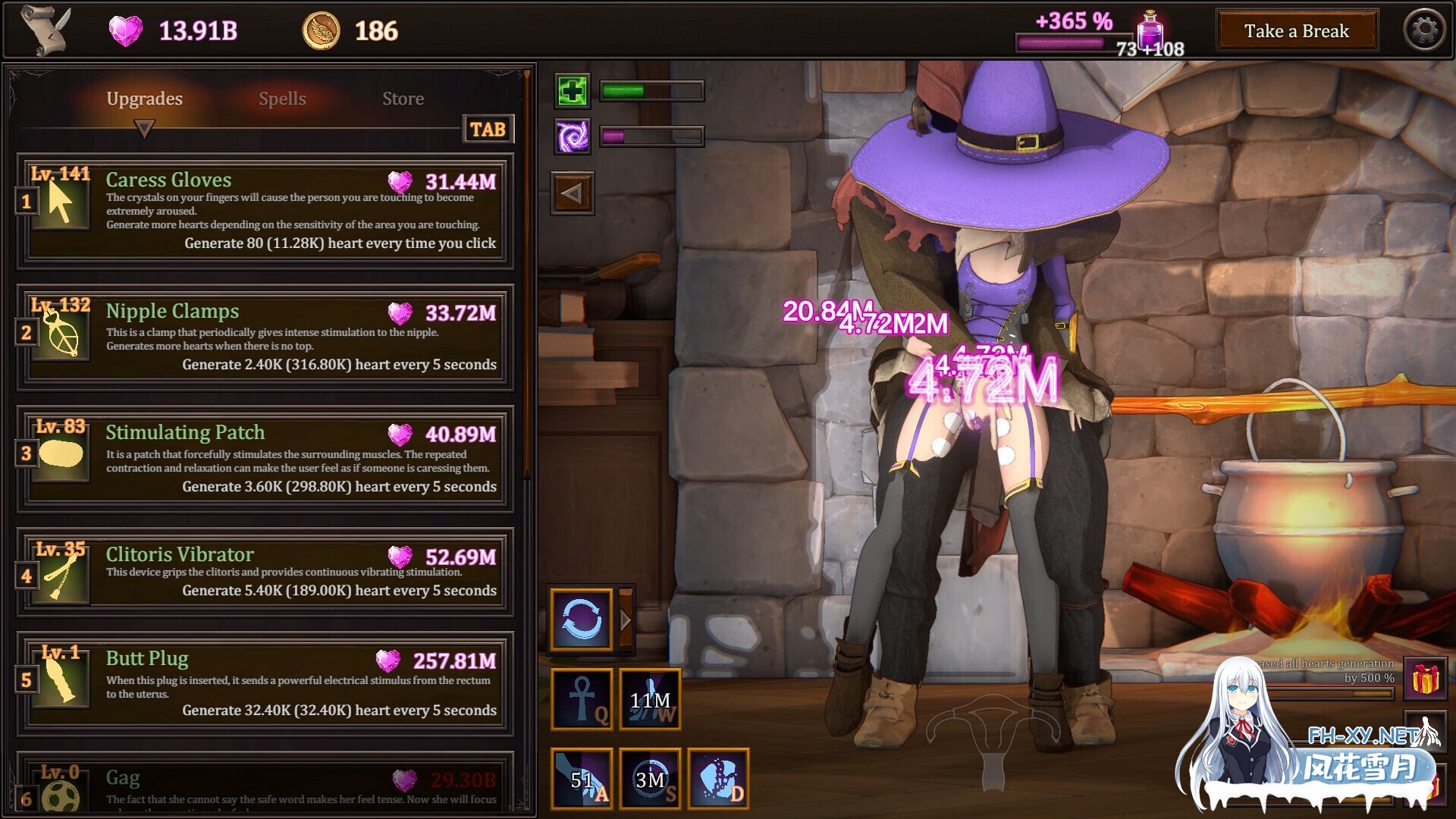Image resolution: width=1456 pixels, height=819 pixels.
Task: Toggle the brown left-arrow panel button
Action: (x=572, y=193)
